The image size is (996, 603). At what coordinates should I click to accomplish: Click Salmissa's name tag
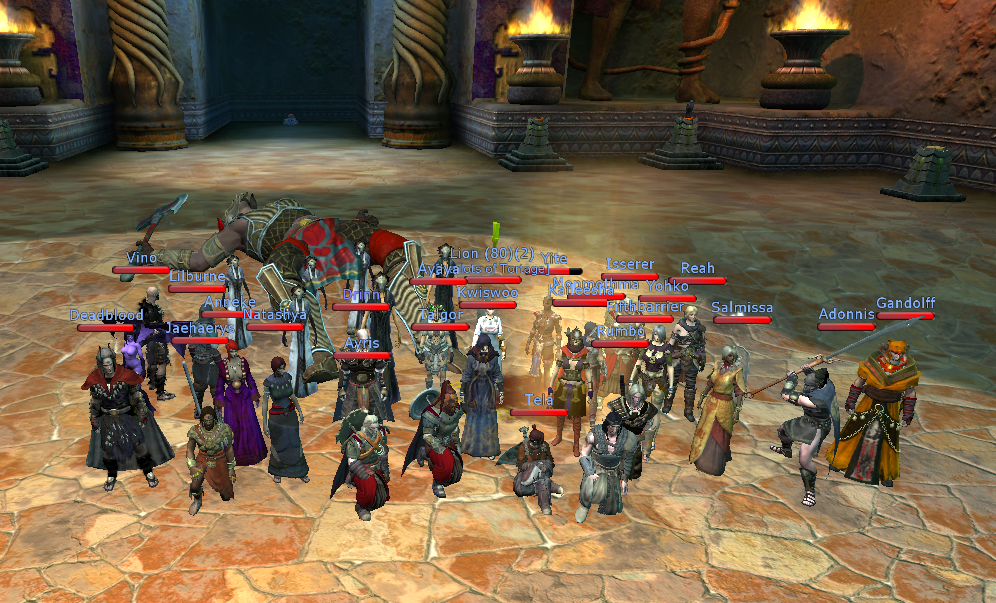click(x=742, y=307)
